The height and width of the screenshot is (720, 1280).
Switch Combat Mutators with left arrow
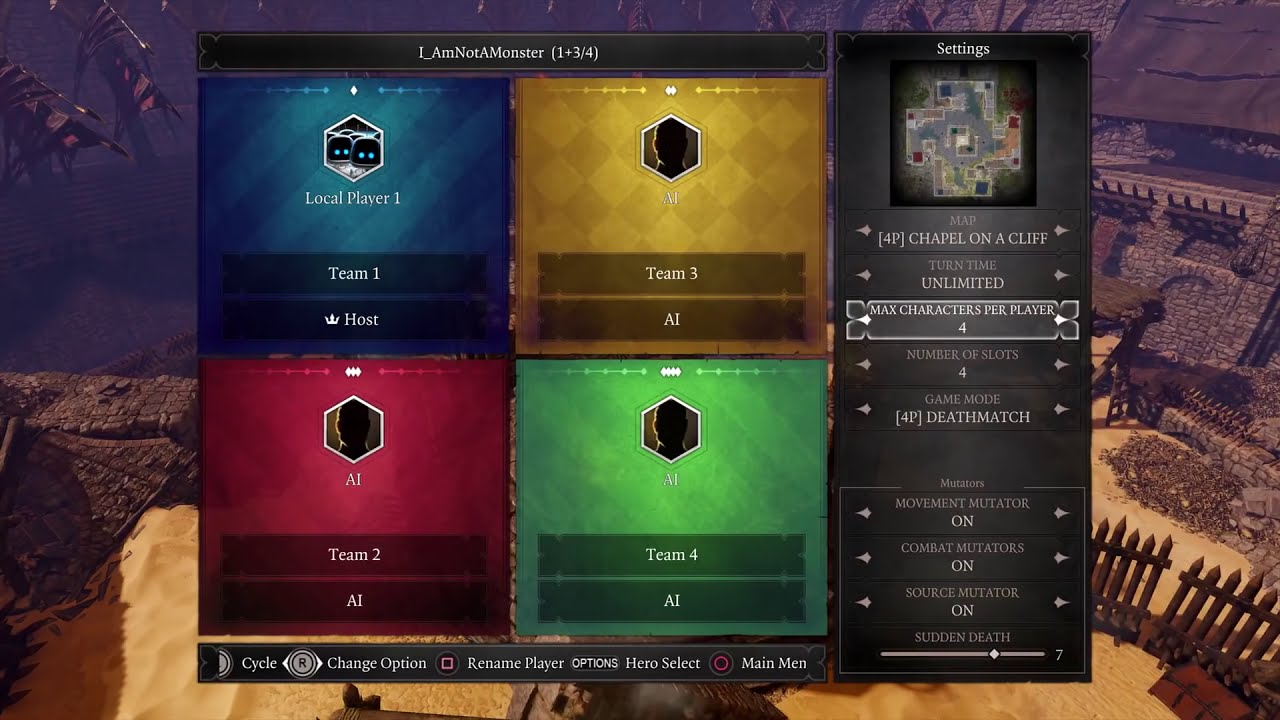coord(864,557)
